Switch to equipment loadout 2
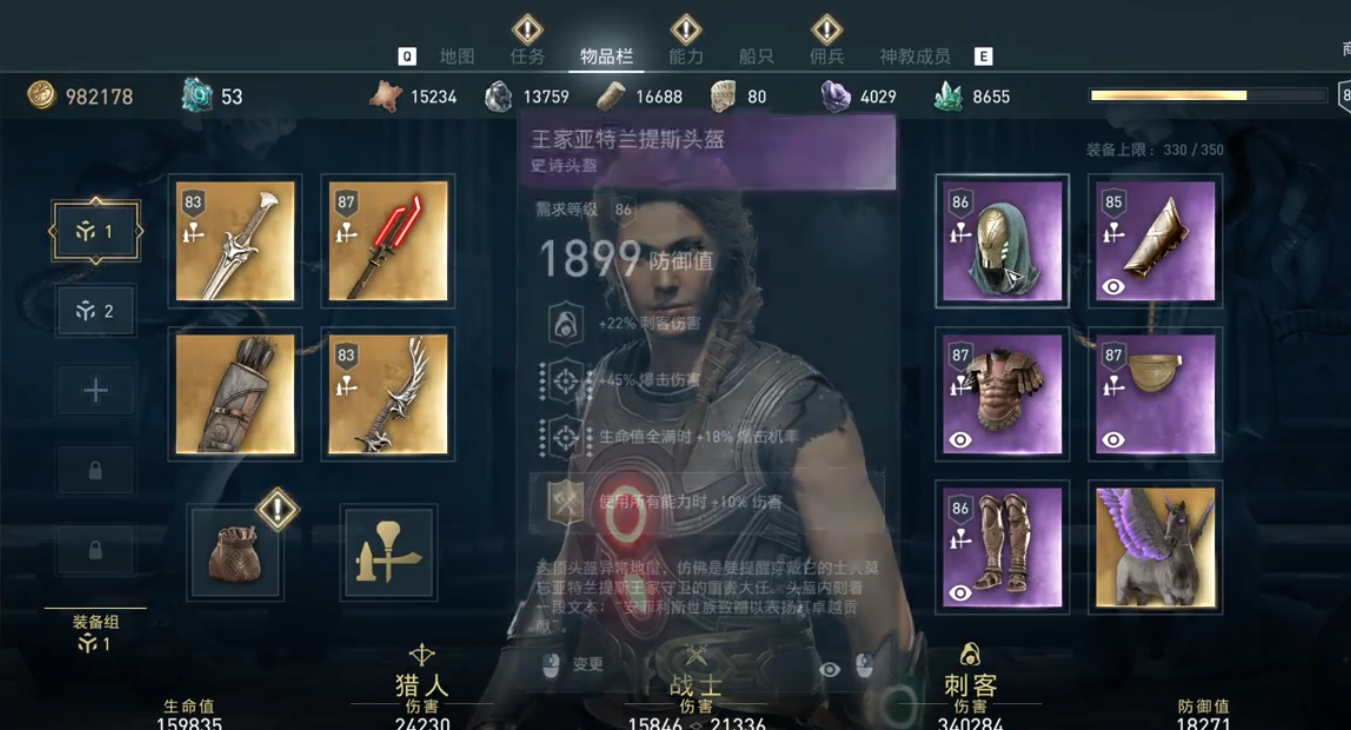The image size is (1351, 730). coord(96,311)
